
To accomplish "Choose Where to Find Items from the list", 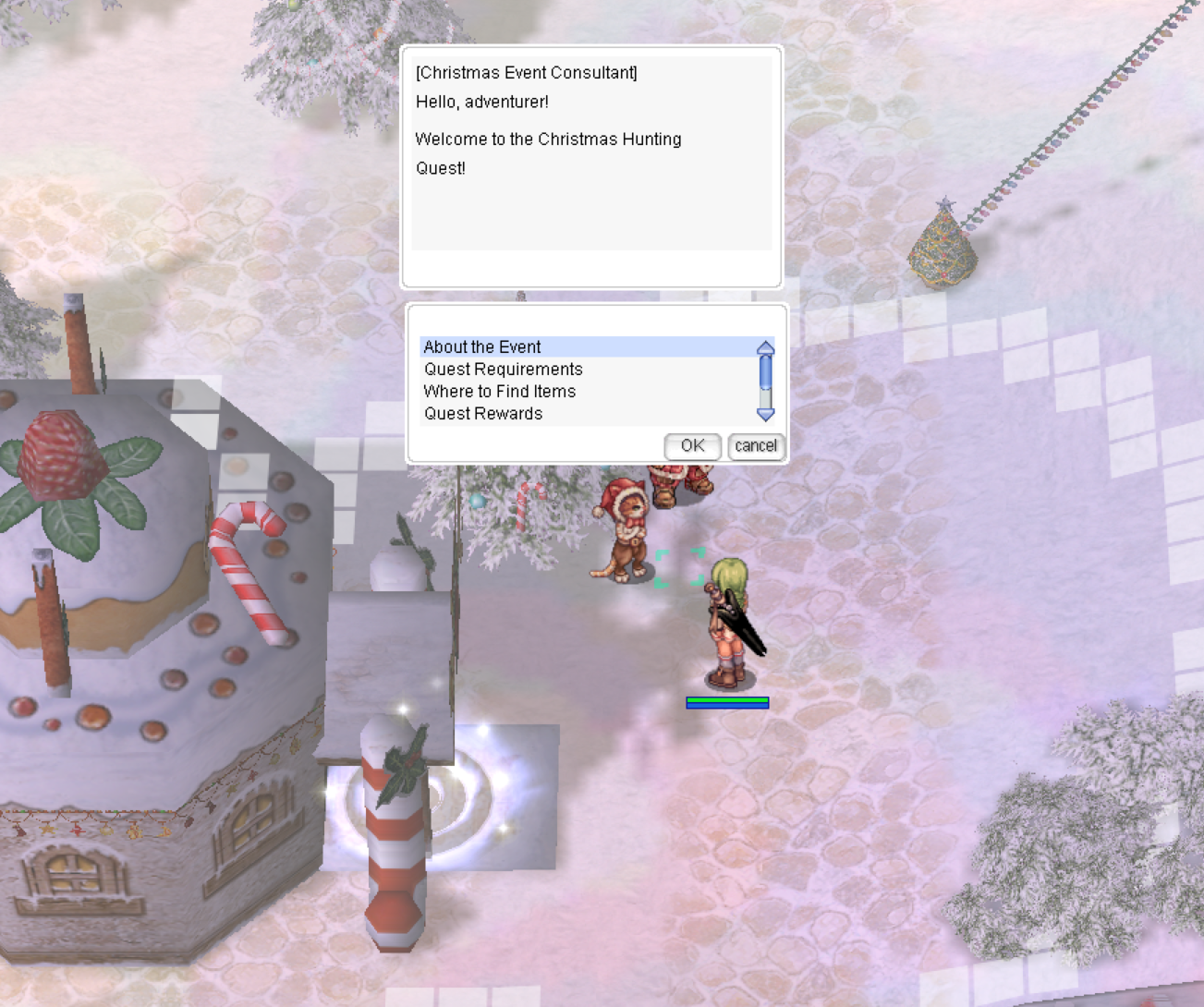I will 499,392.
